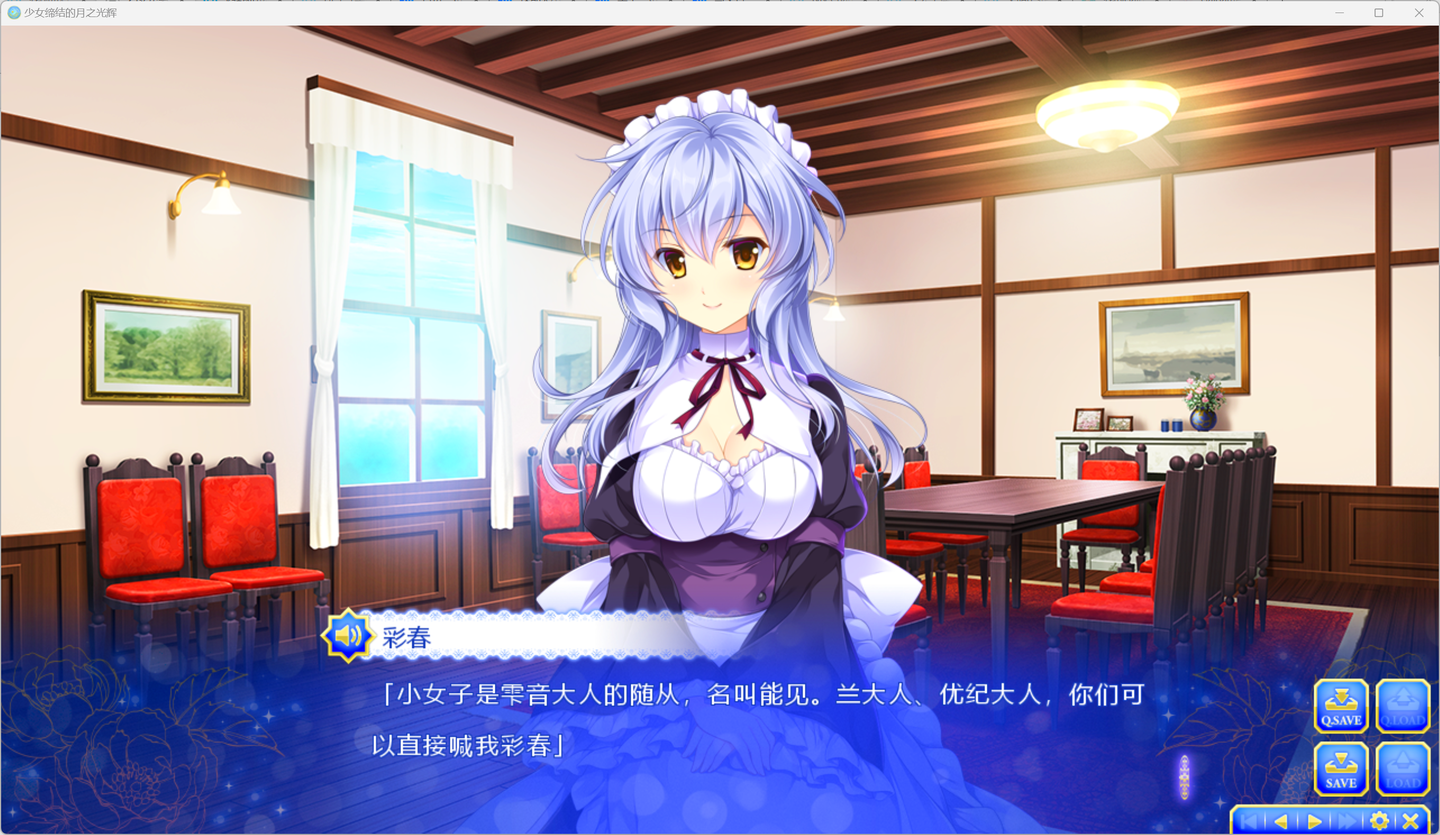Screen dimensions: 1440x835
Task: Advance text with the play arrow icon
Action: click(1313, 819)
